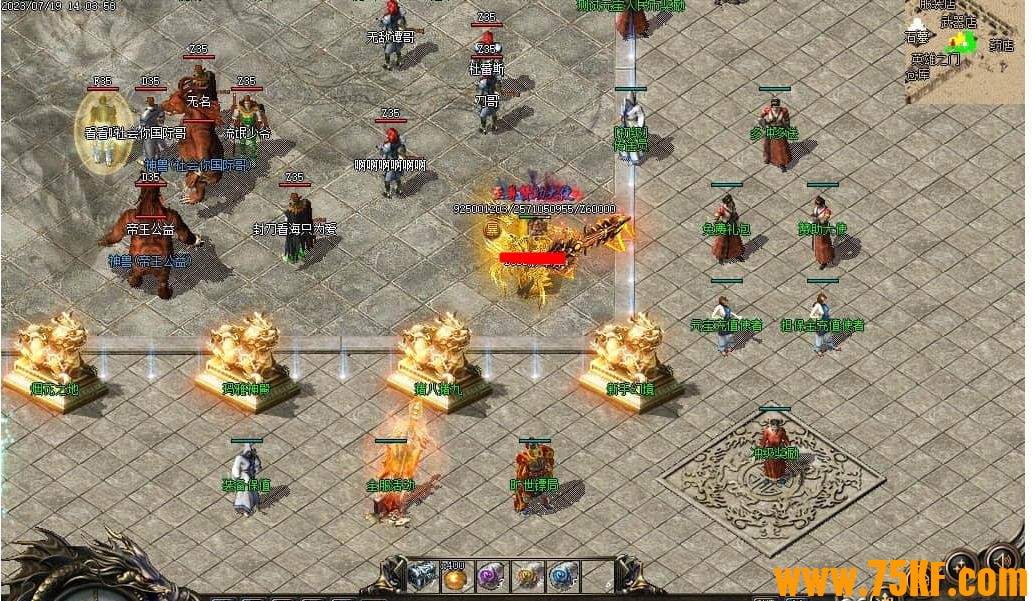
Task: Use the gold coin item showing 400
Action: point(456,577)
